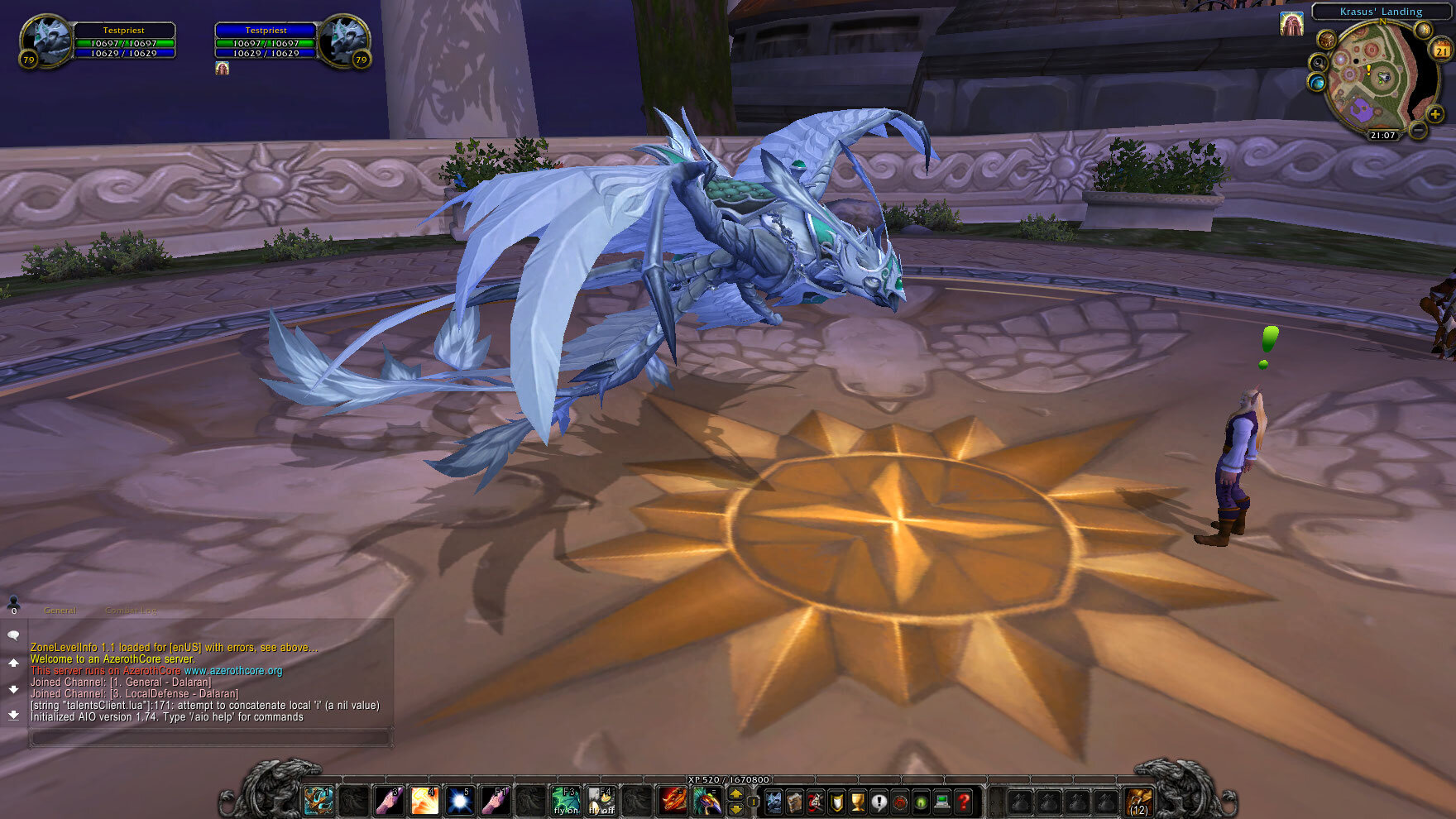
Task: Open the Spellbook from the micro menu
Action: coord(794,801)
